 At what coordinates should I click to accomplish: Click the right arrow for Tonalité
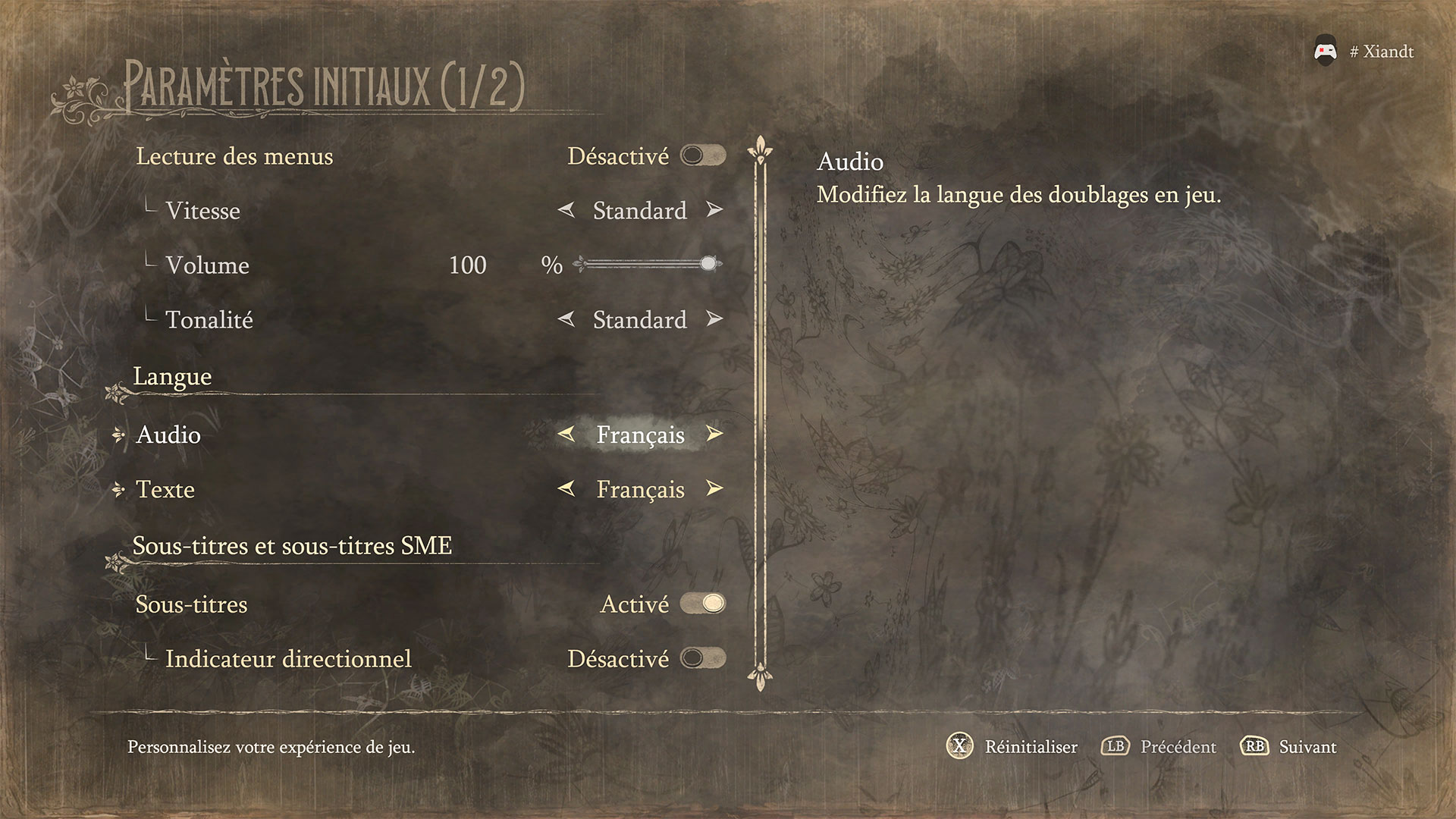[714, 319]
